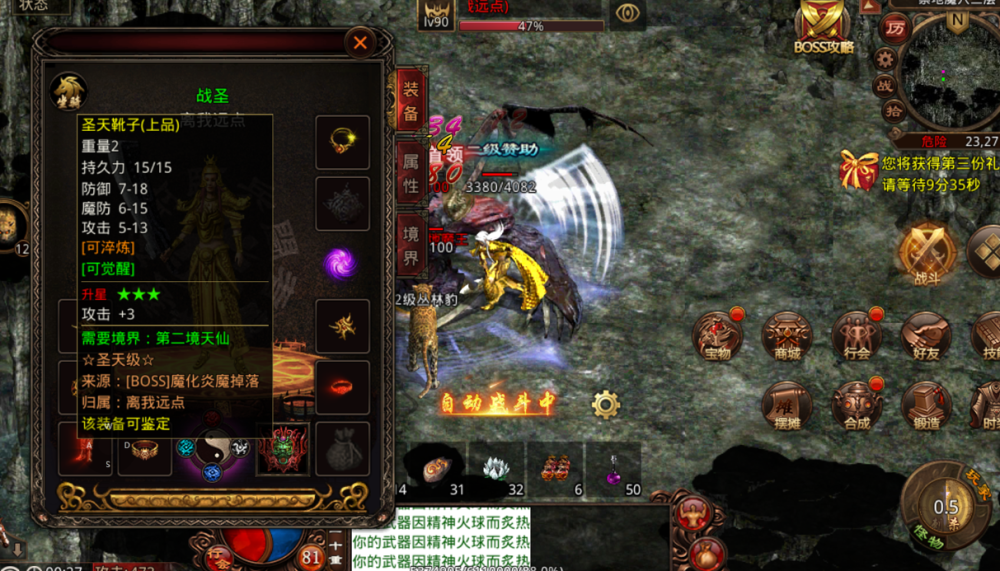The image size is (1000, 571).
Task: Open the 好友 friends list
Action: [925, 335]
